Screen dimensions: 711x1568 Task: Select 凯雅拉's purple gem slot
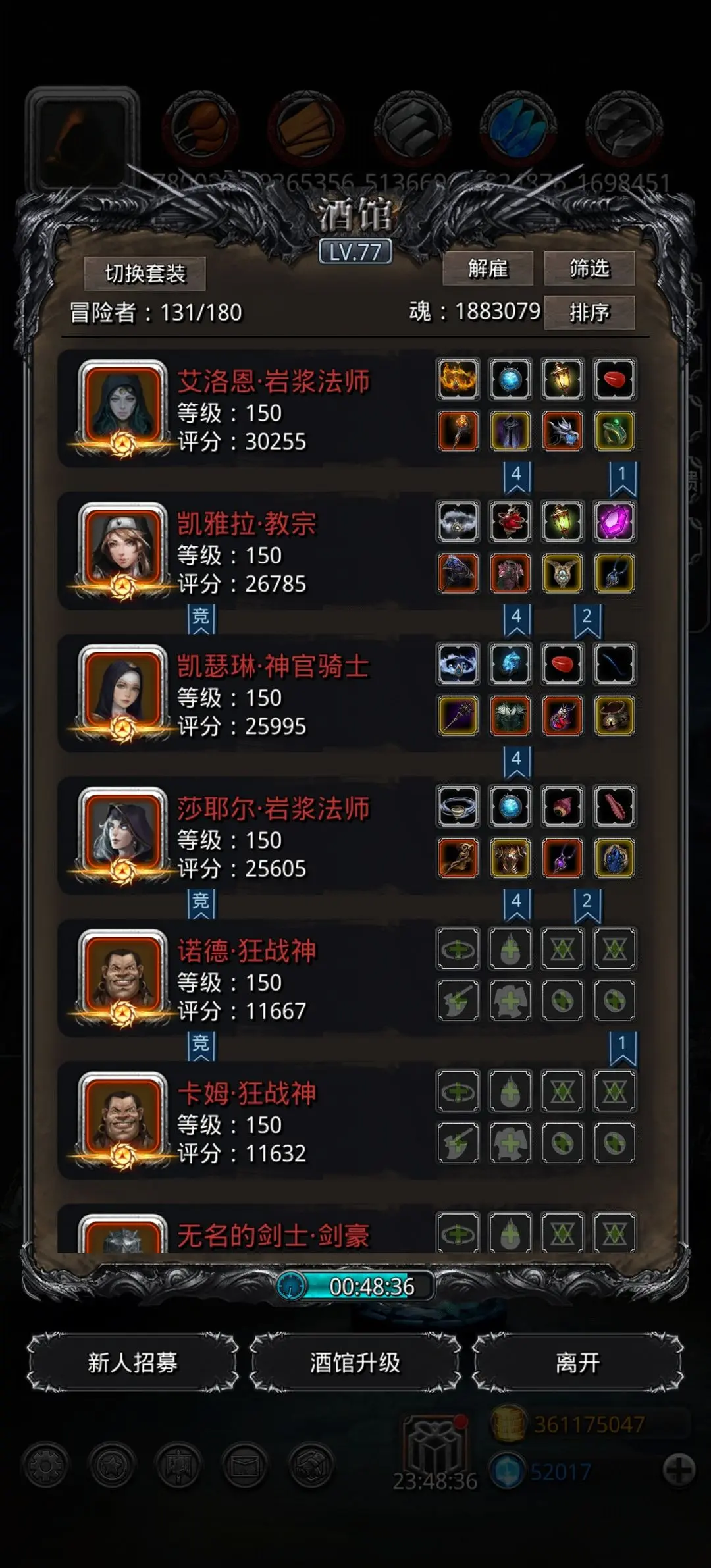[x=614, y=521]
